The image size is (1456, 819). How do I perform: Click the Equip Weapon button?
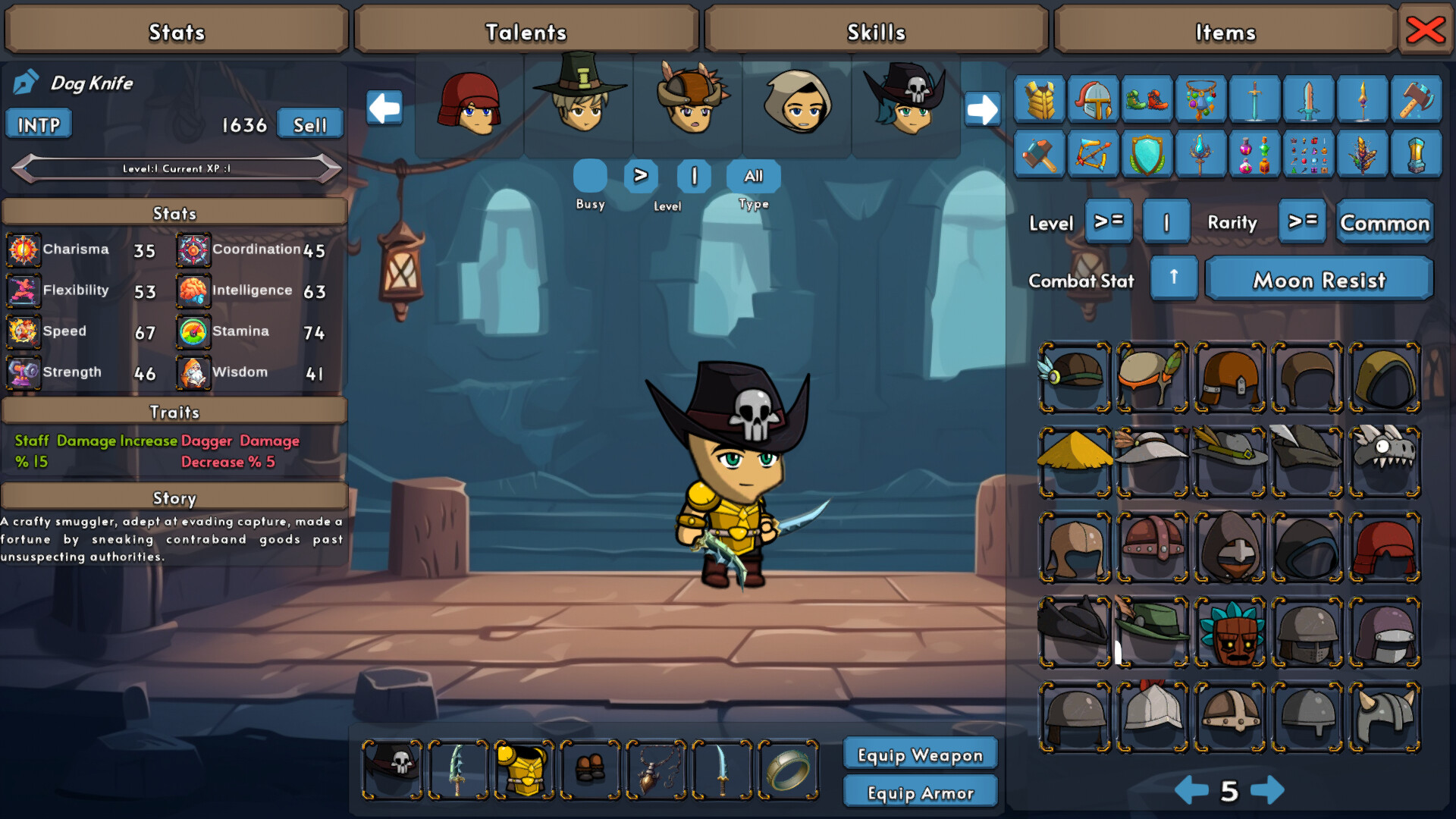click(x=920, y=755)
